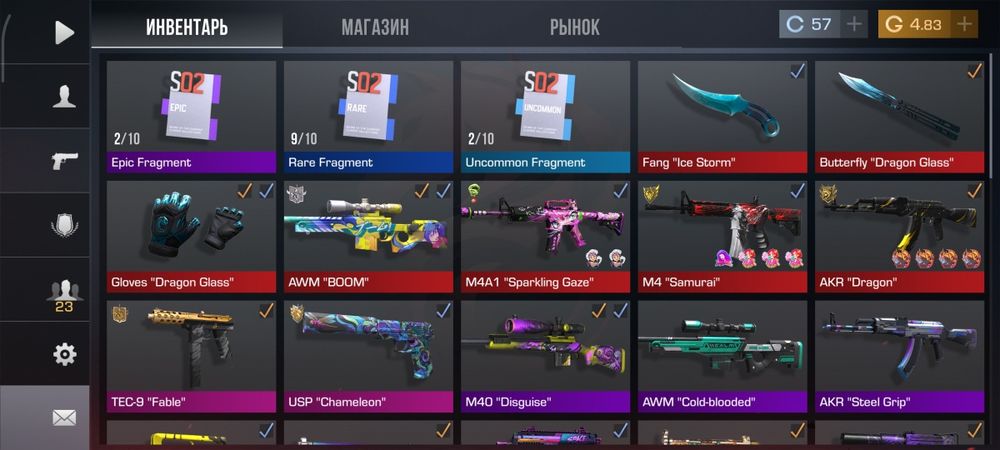Open the player profile icon
The height and width of the screenshot is (450, 1000).
[x=64, y=96]
